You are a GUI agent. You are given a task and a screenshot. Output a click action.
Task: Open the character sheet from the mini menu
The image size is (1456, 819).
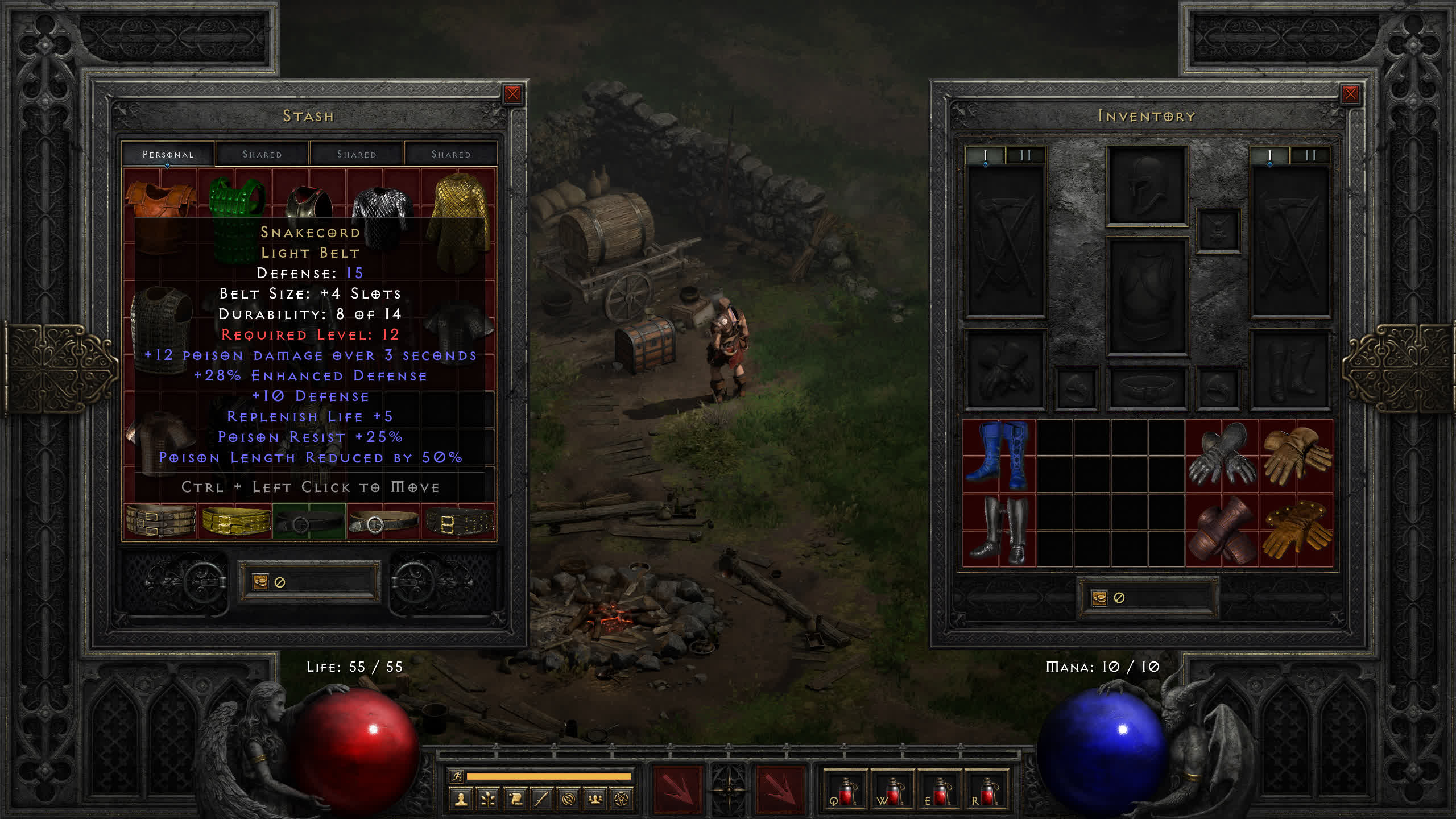(x=461, y=800)
